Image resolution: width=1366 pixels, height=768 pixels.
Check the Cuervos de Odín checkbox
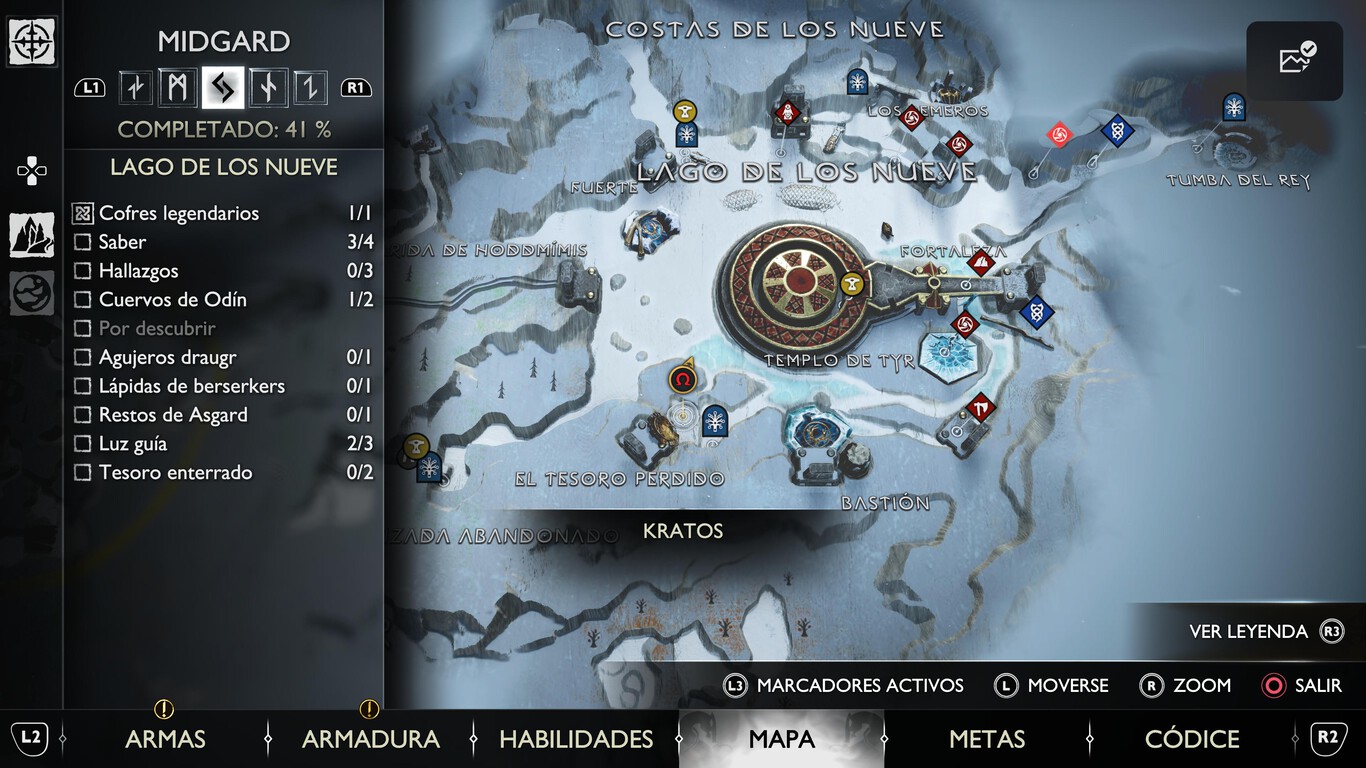click(x=83, y=299)
